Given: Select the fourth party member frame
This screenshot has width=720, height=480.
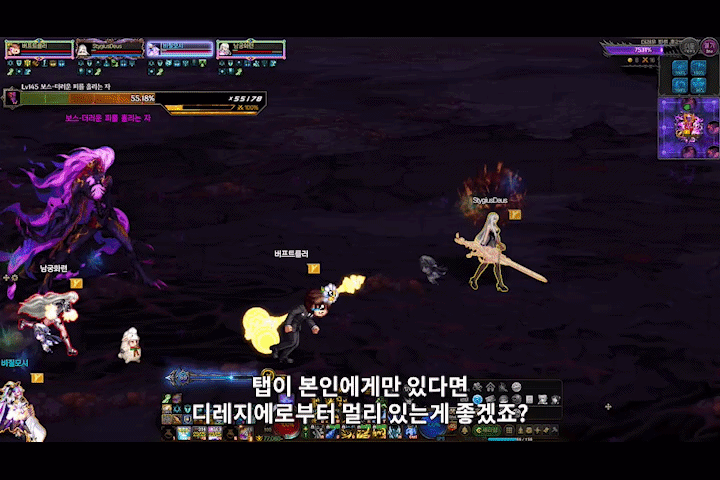Looking at the screenshot, I should pos(250,49).
